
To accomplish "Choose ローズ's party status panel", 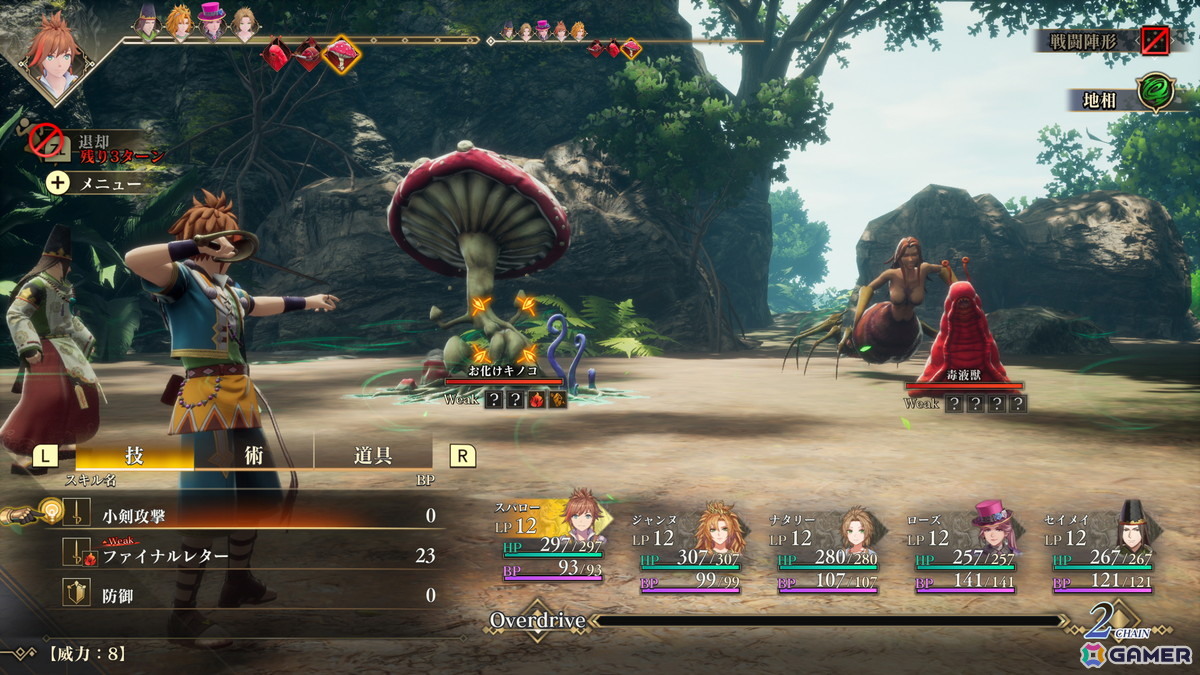I will point(963,550).
